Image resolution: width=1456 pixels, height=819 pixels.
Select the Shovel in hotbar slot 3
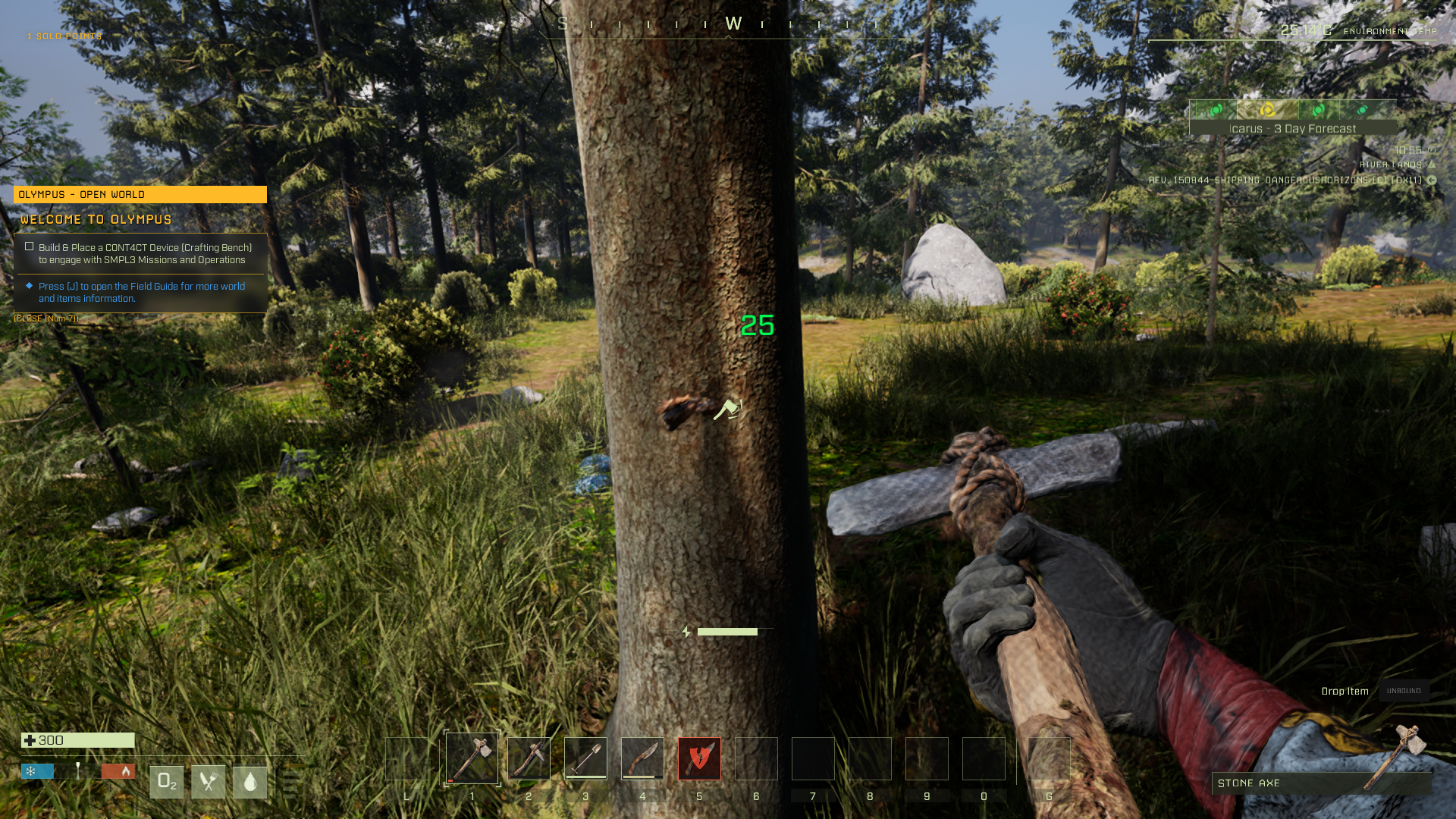[x=586, y=758]
